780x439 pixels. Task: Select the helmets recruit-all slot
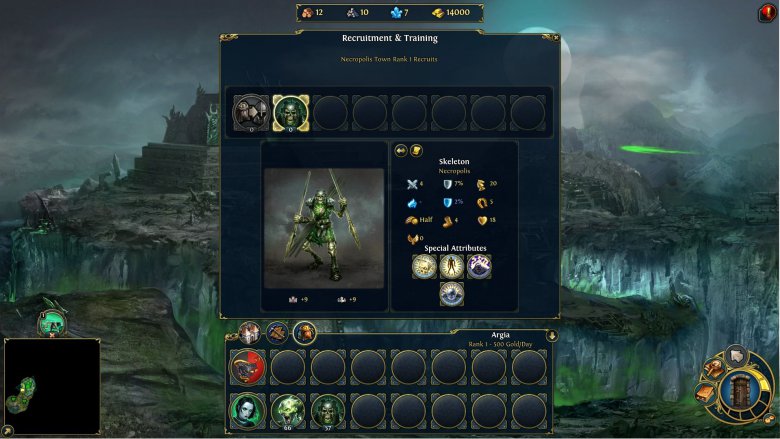click(x=250, y=112)
